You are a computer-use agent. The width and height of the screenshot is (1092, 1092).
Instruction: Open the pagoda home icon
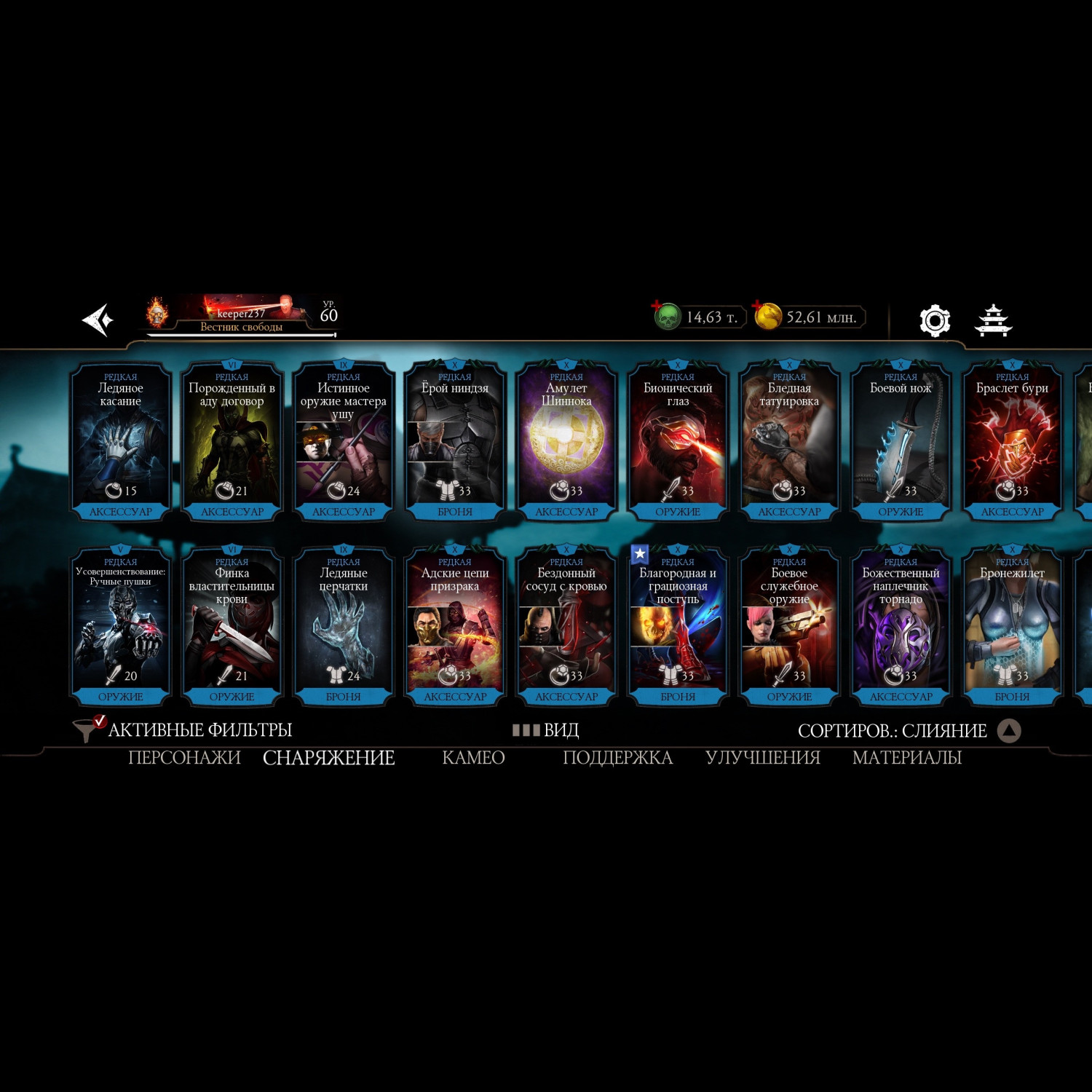coord(994,320)
